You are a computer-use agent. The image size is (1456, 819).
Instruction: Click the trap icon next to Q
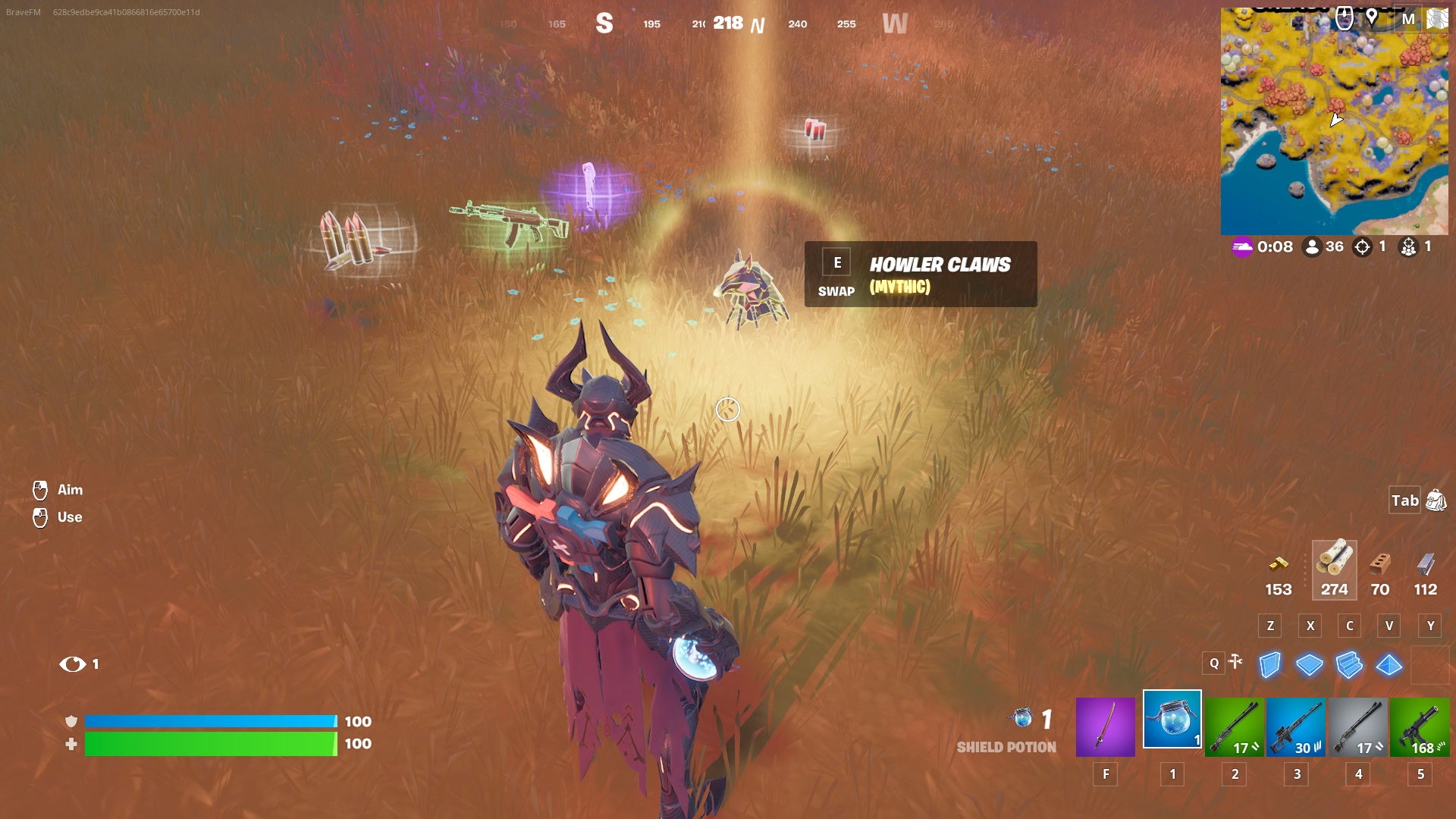[x=1236, y=662]
